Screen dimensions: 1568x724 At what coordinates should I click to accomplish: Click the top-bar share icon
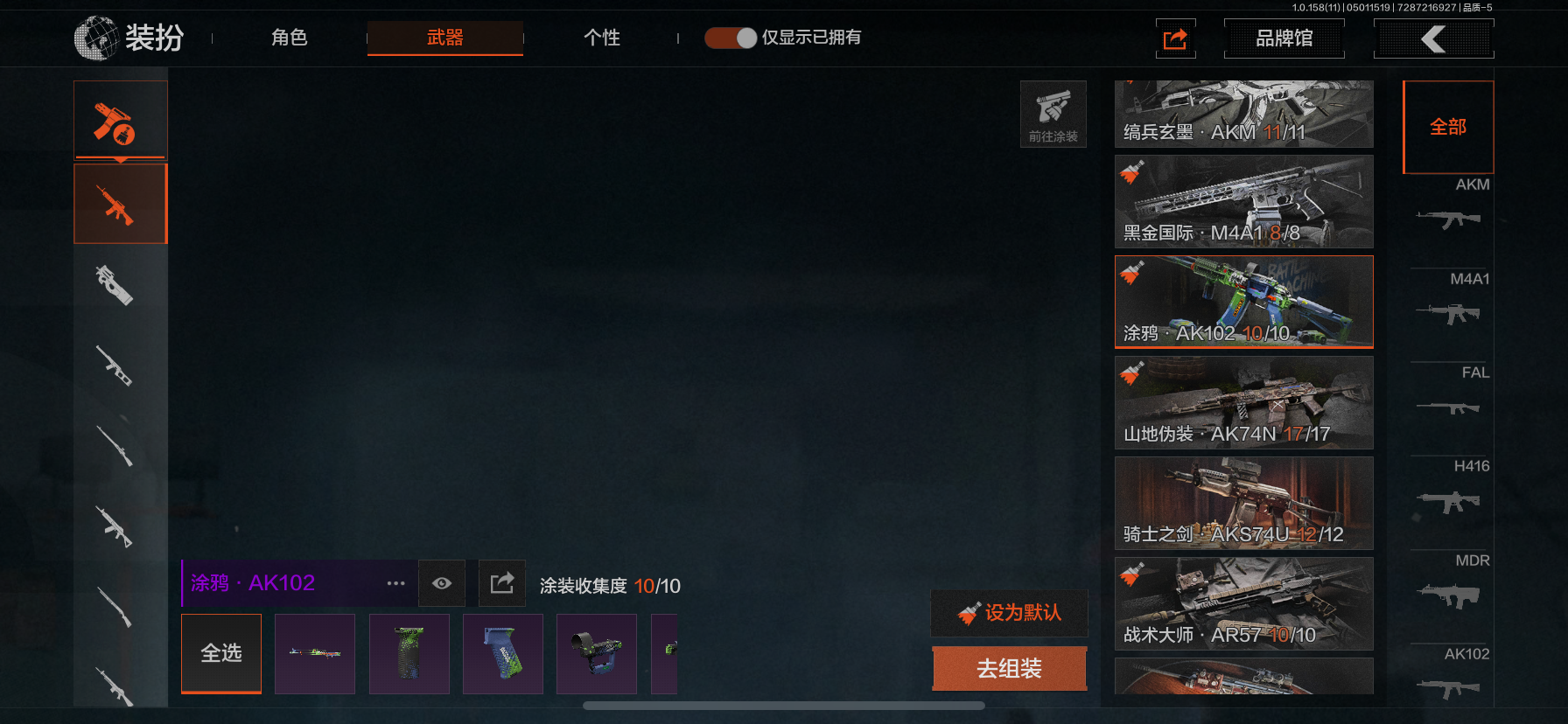(1175, 39)
